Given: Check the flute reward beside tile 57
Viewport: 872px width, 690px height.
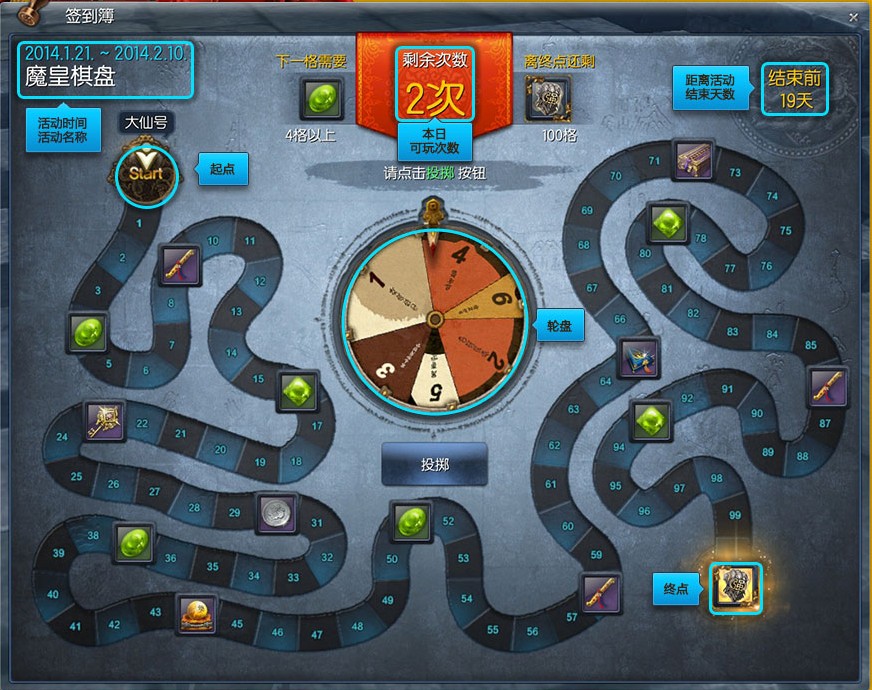Looking at the screenshot, I should point(601,594).
